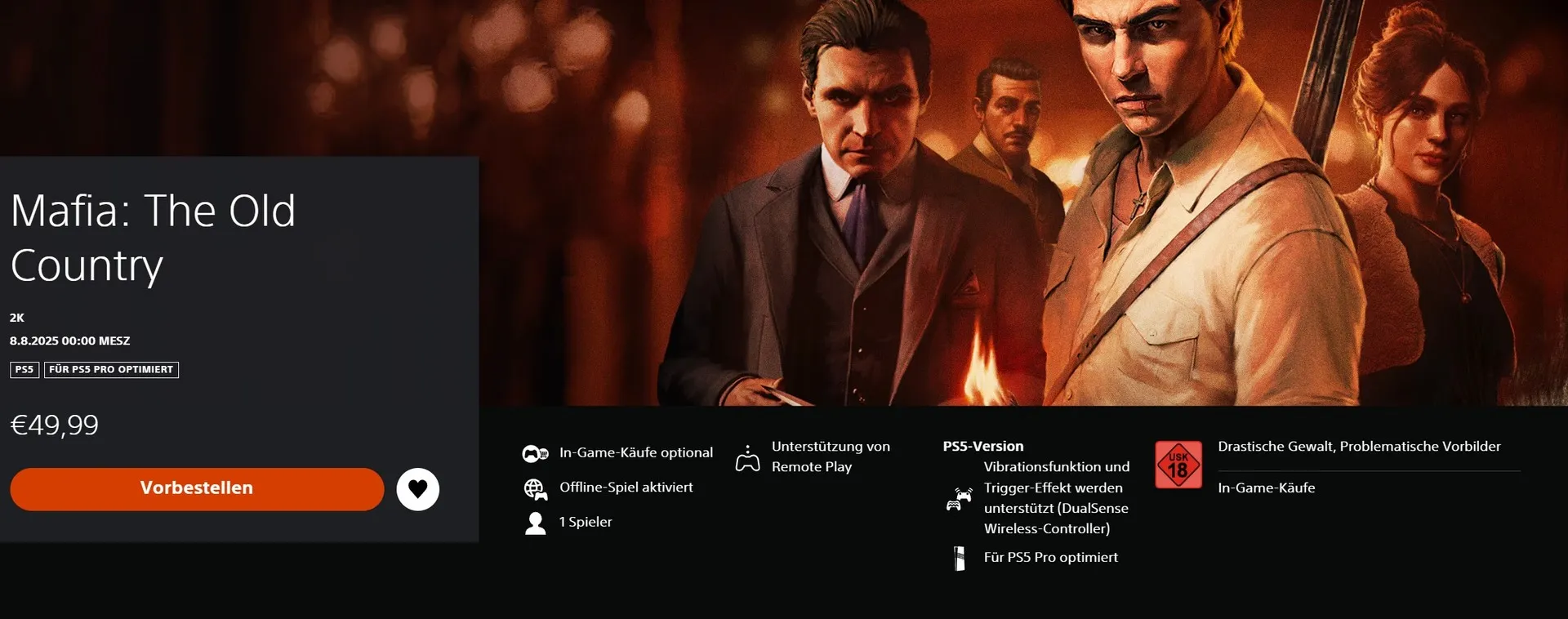Click the "Für PS5 Pro optimiert" tag
1568x619 pixels.
[111, 370]
